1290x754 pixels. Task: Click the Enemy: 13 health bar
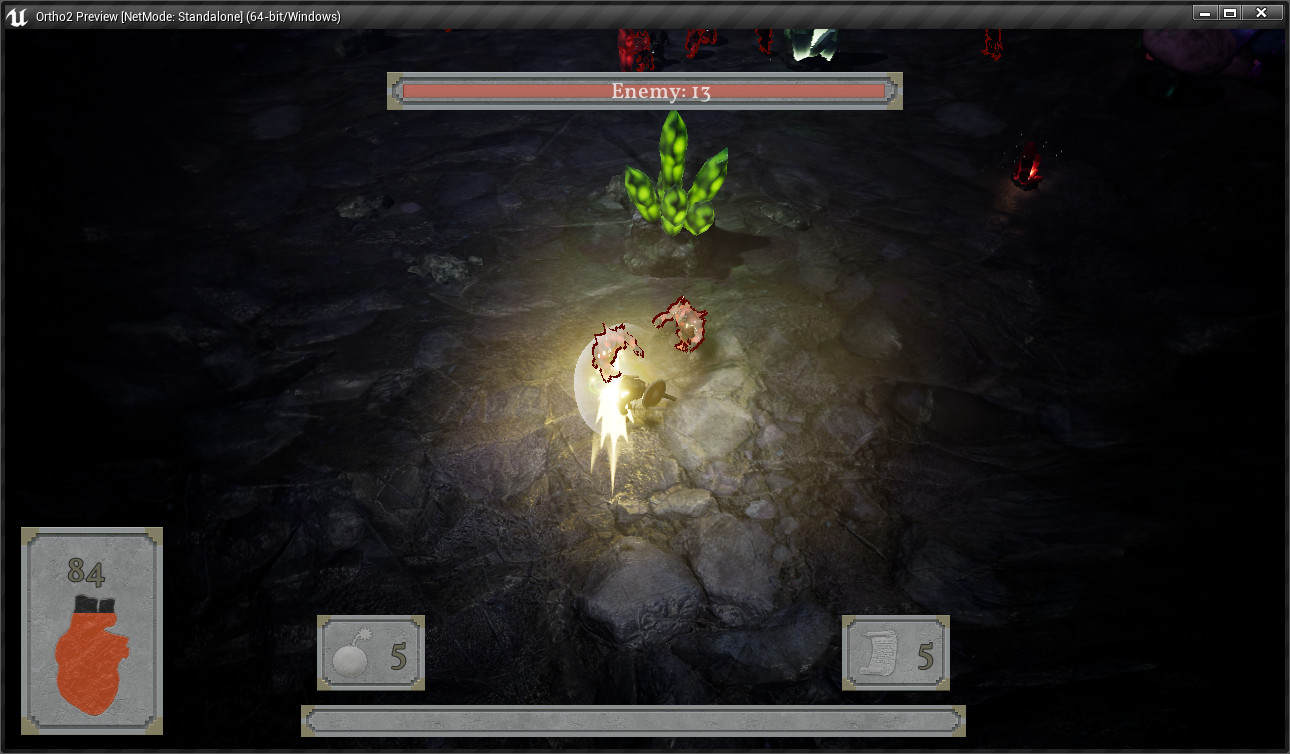point(645,91)
